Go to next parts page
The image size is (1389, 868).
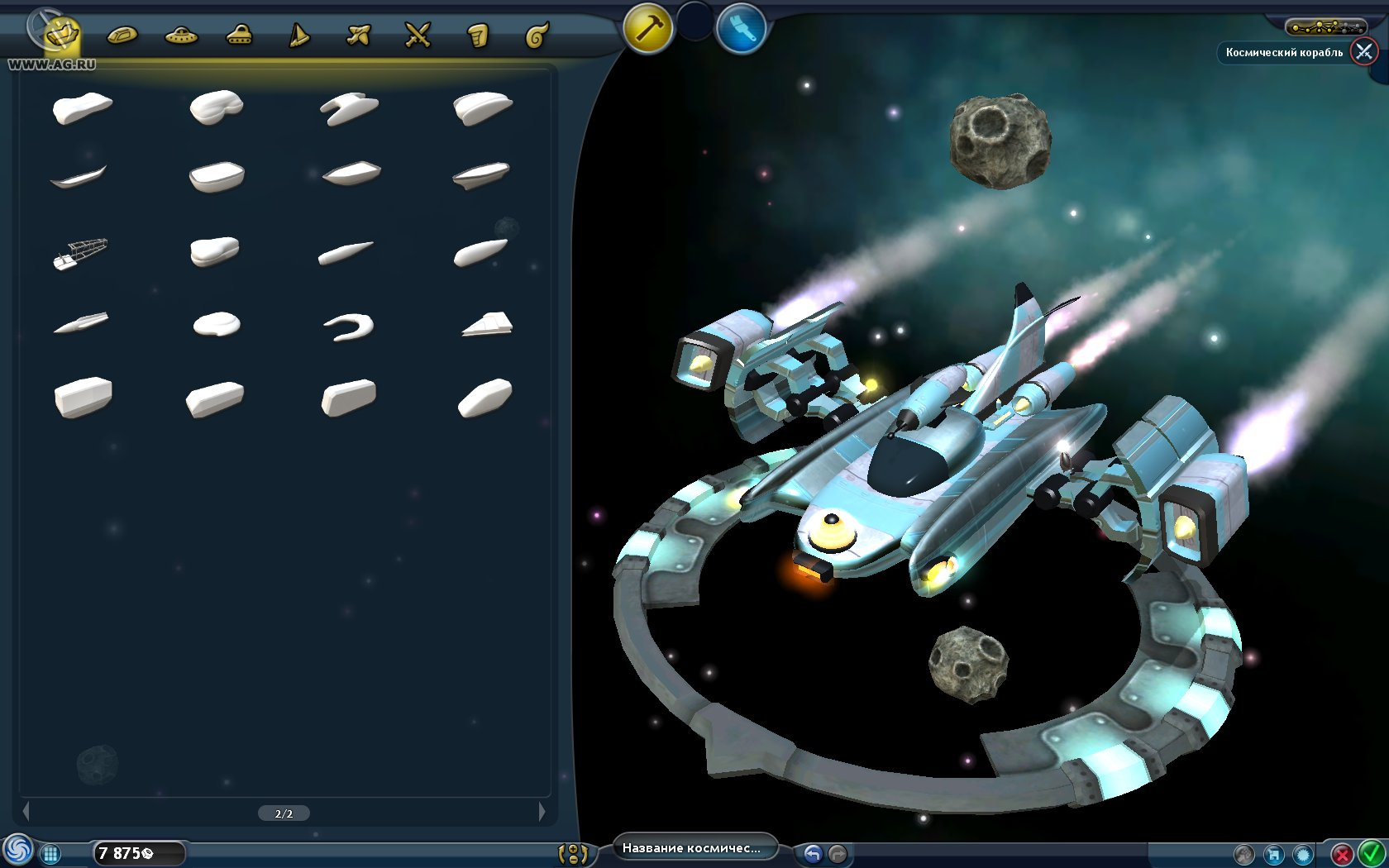pyautogui.click(x=542, y=812)
